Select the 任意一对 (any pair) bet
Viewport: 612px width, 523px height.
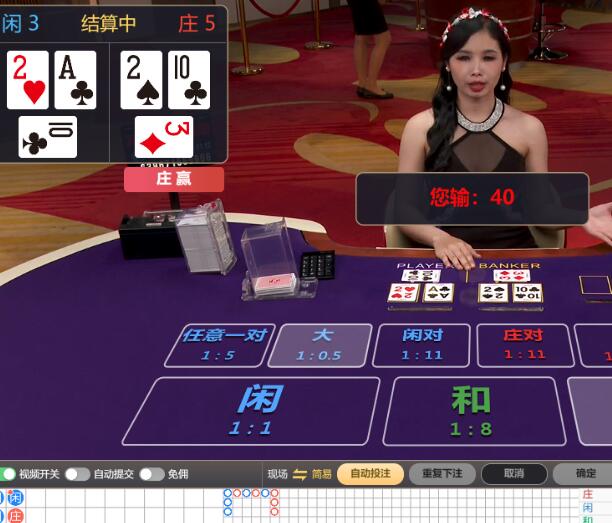[x=219, y=344]
